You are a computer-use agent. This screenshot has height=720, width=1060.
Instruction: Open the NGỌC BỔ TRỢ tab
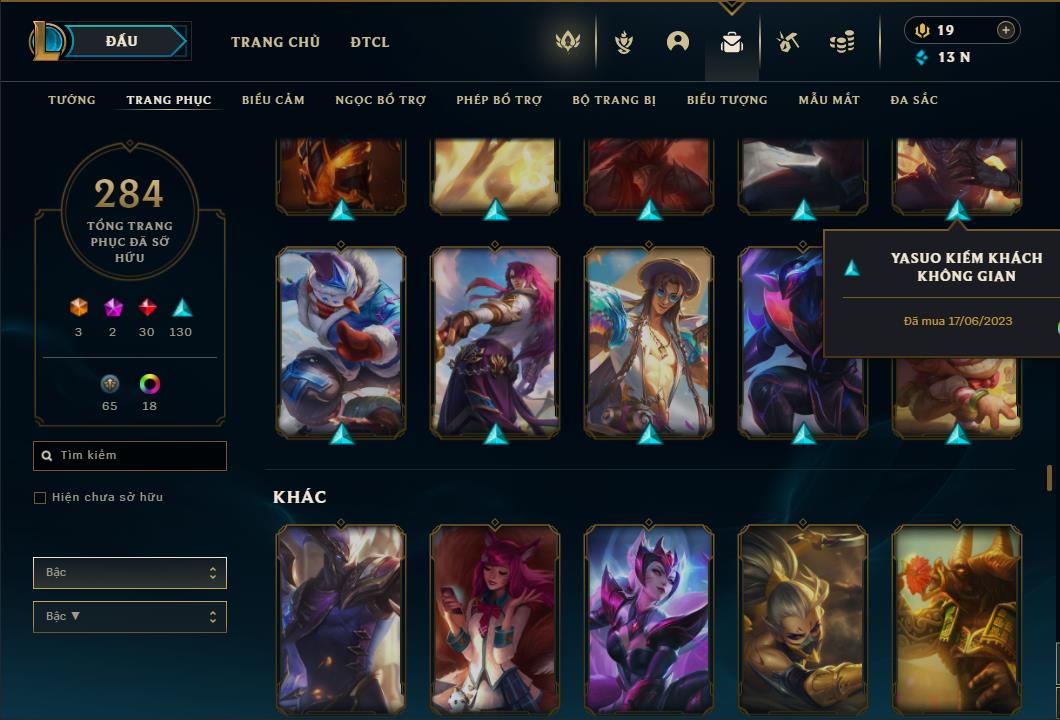point(380,100)
